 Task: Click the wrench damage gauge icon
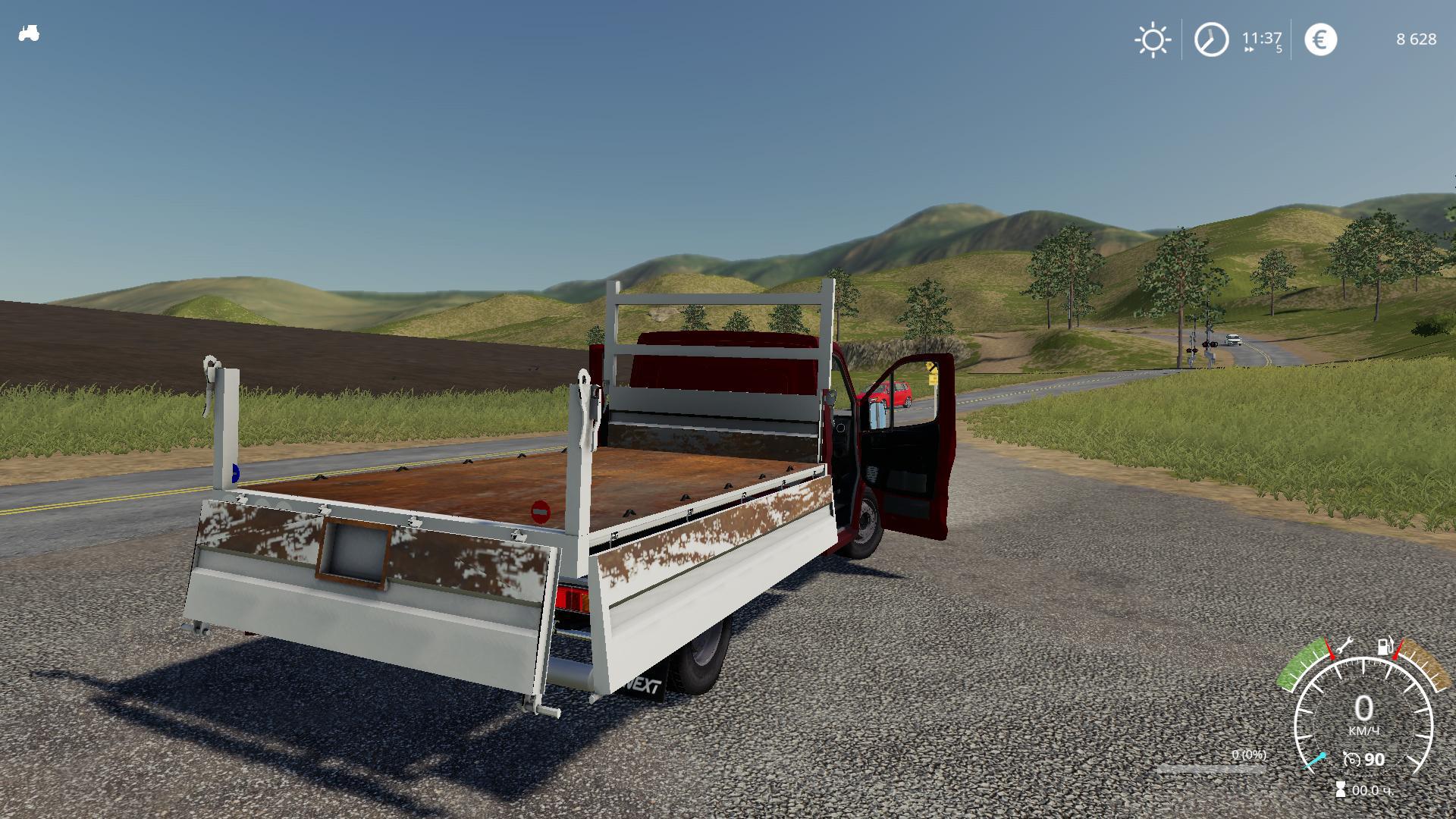tap(1345, 646)
